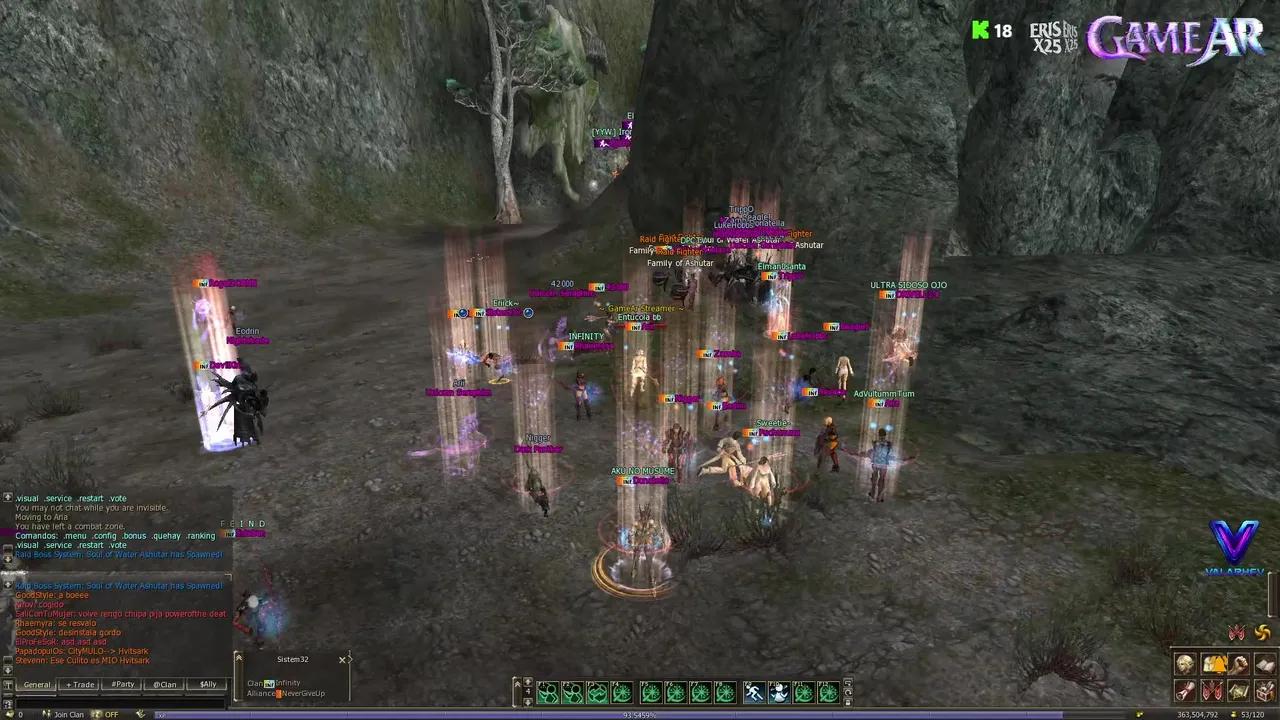The width and height of the screenshot is (1280, 720).
Task: Open the skills book icon
Action: (x=1265, y=665)
